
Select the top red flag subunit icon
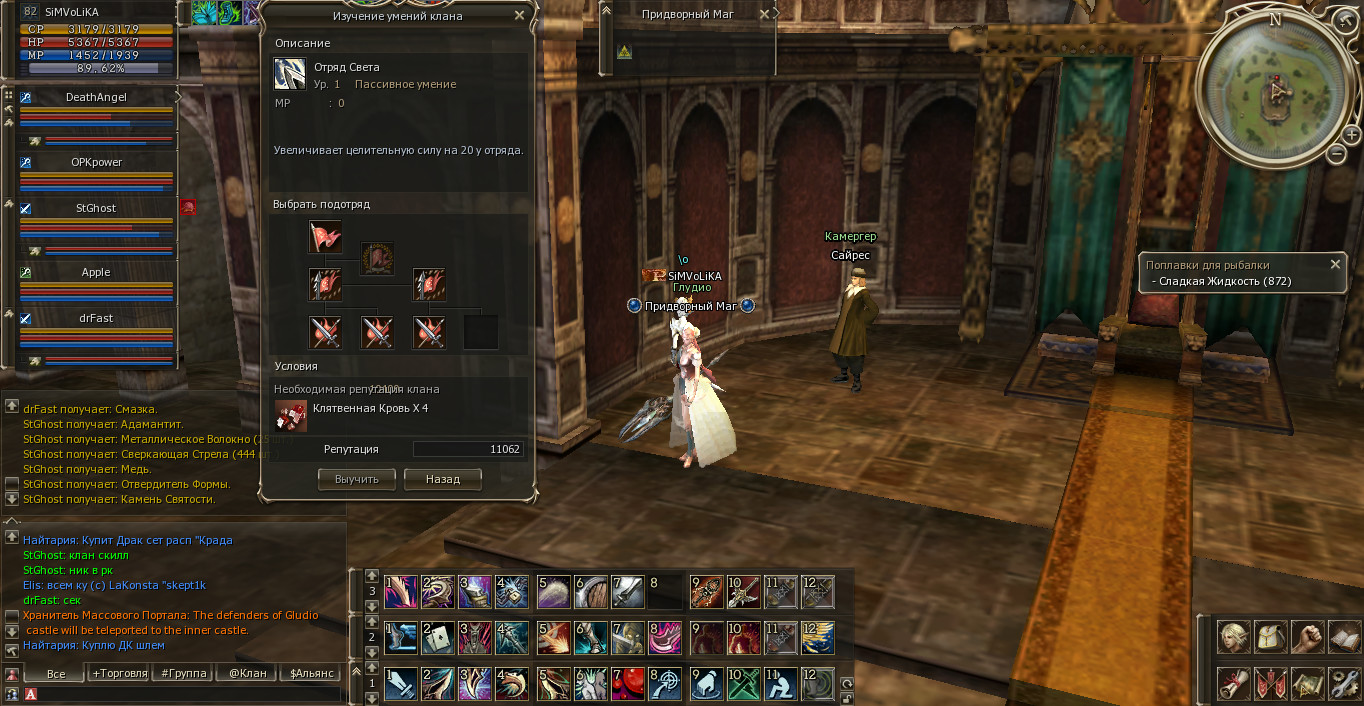coord(325,237)
